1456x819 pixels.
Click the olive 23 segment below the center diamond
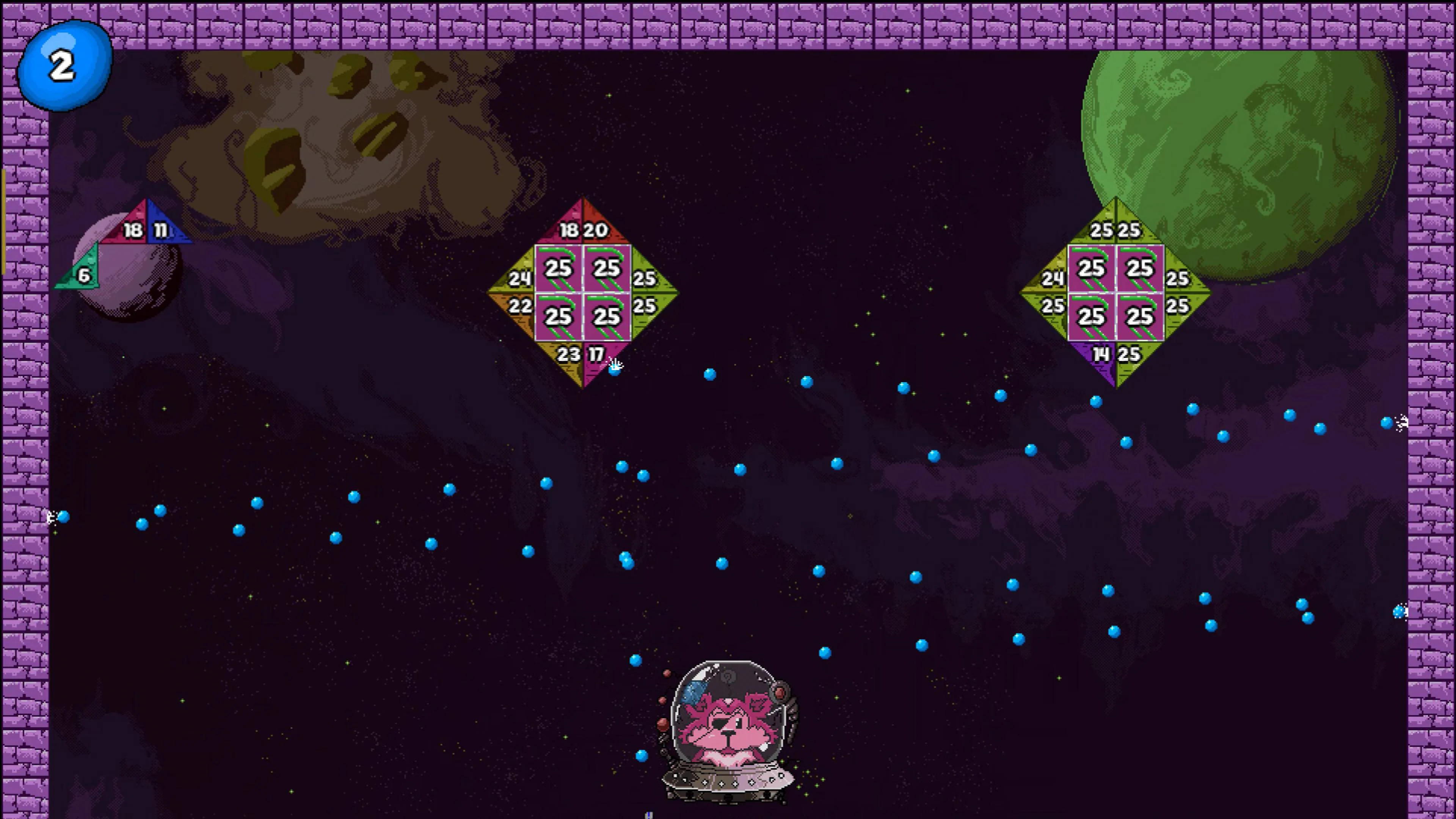pos(569,355)
